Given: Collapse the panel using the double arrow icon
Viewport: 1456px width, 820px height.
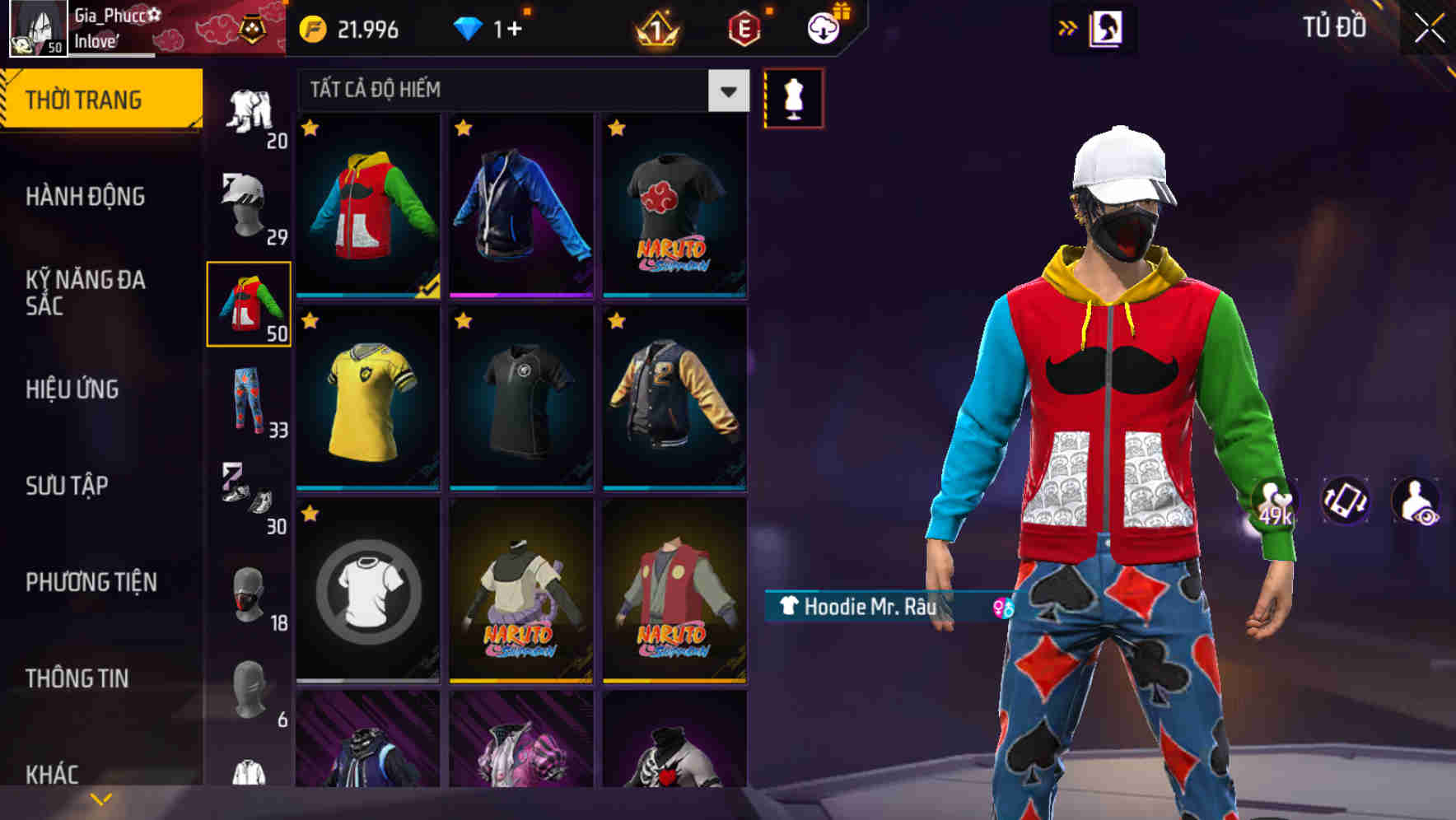Looking at the screenshot, I should pos(1068,27).
